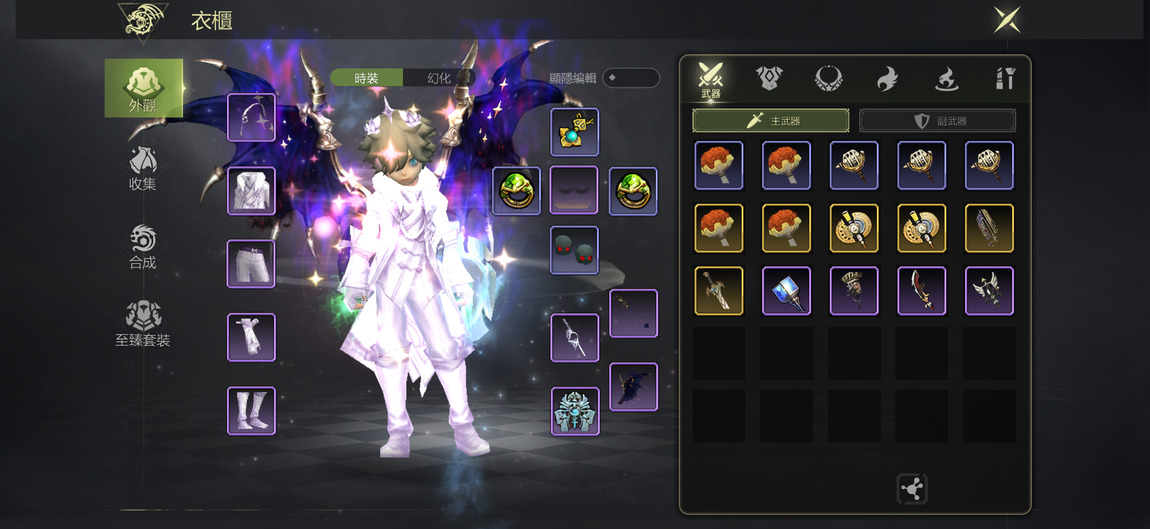Switch to the 幻化 transmog tab
Image resolution: width=1150 pixels, height=529 pixels.
pyautogui.click(x=439, y=78)
